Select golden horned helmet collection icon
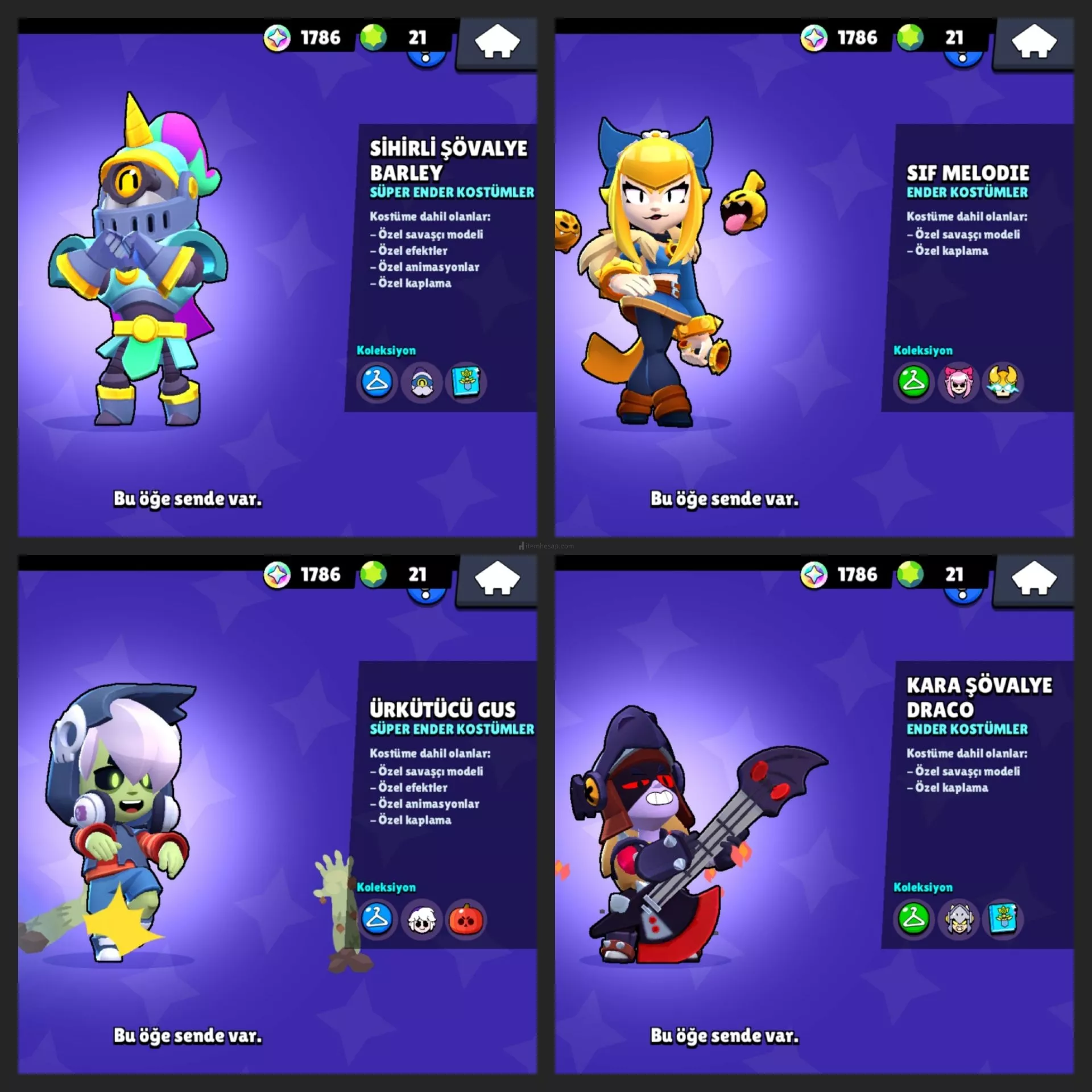Screen dimensions: 1092x1092 [x=1003, y=382]
